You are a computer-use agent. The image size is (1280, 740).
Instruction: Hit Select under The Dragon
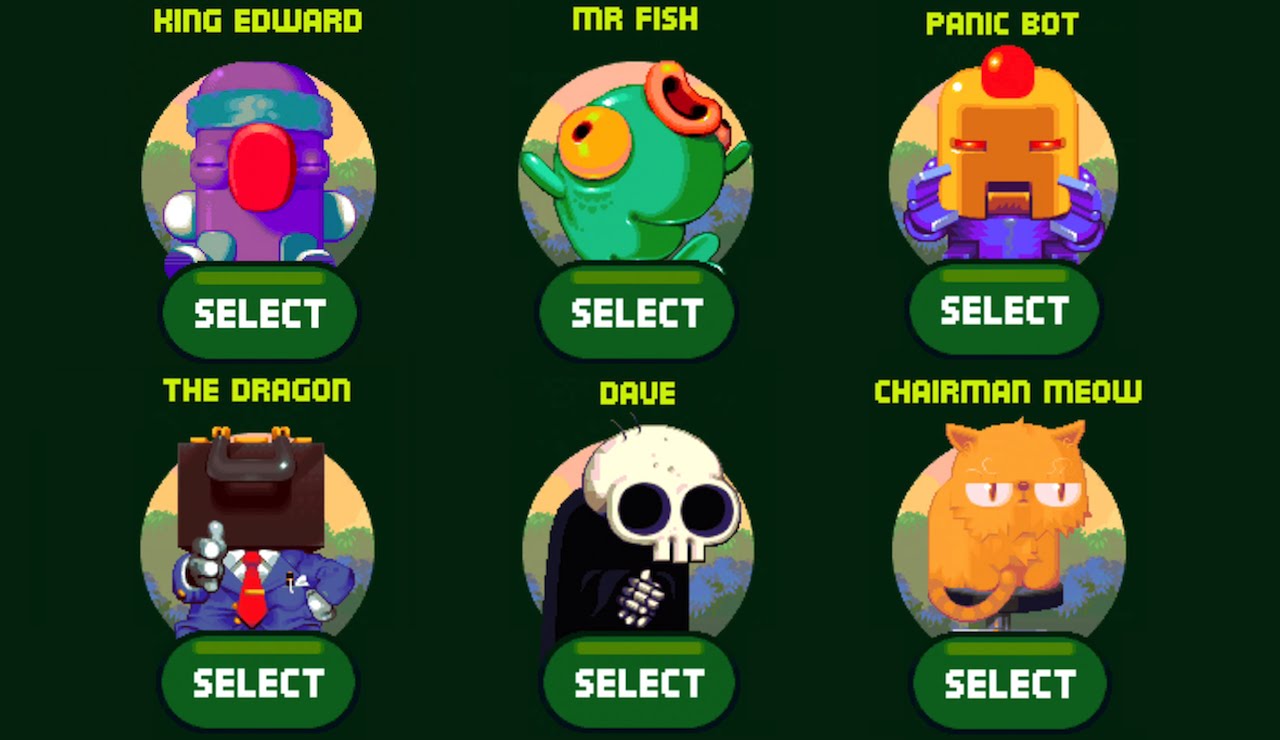[258, 683]
